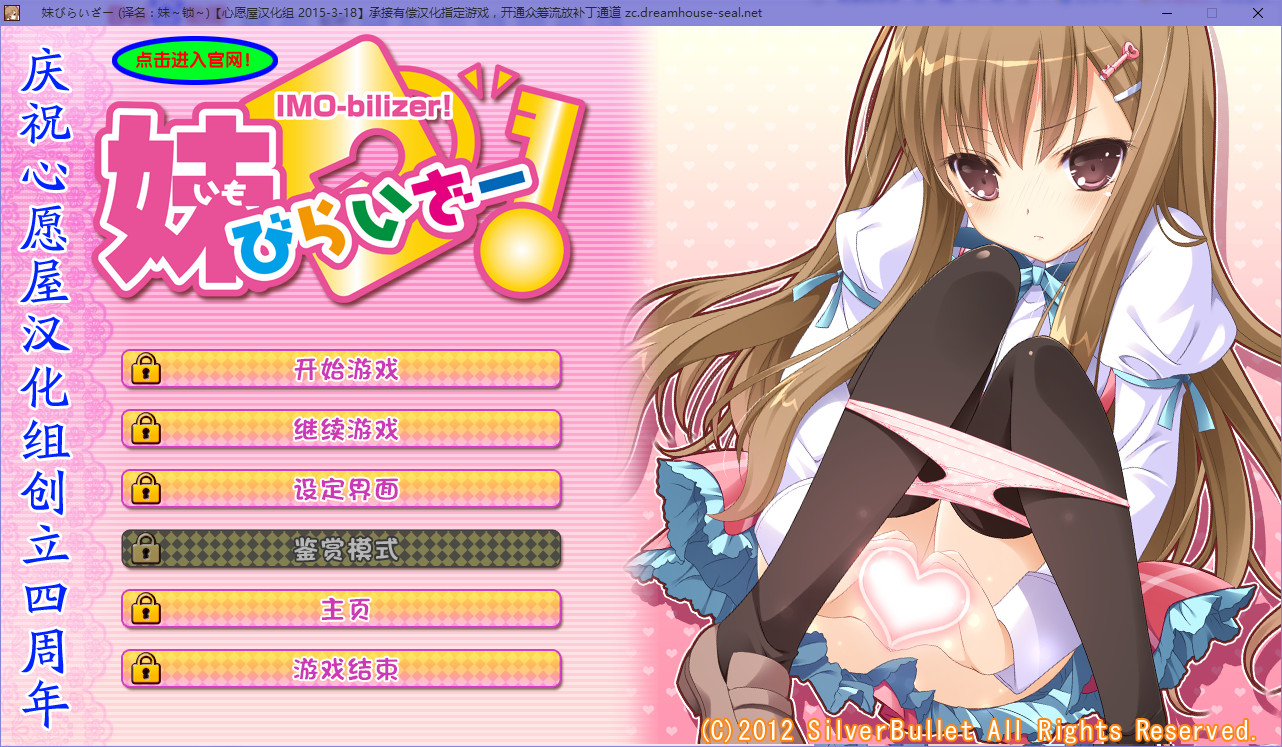The width and height of the screenshot is (1282, 747).
Task: Click the padlock icon on 主页 button
Action: tap(146, 609)
